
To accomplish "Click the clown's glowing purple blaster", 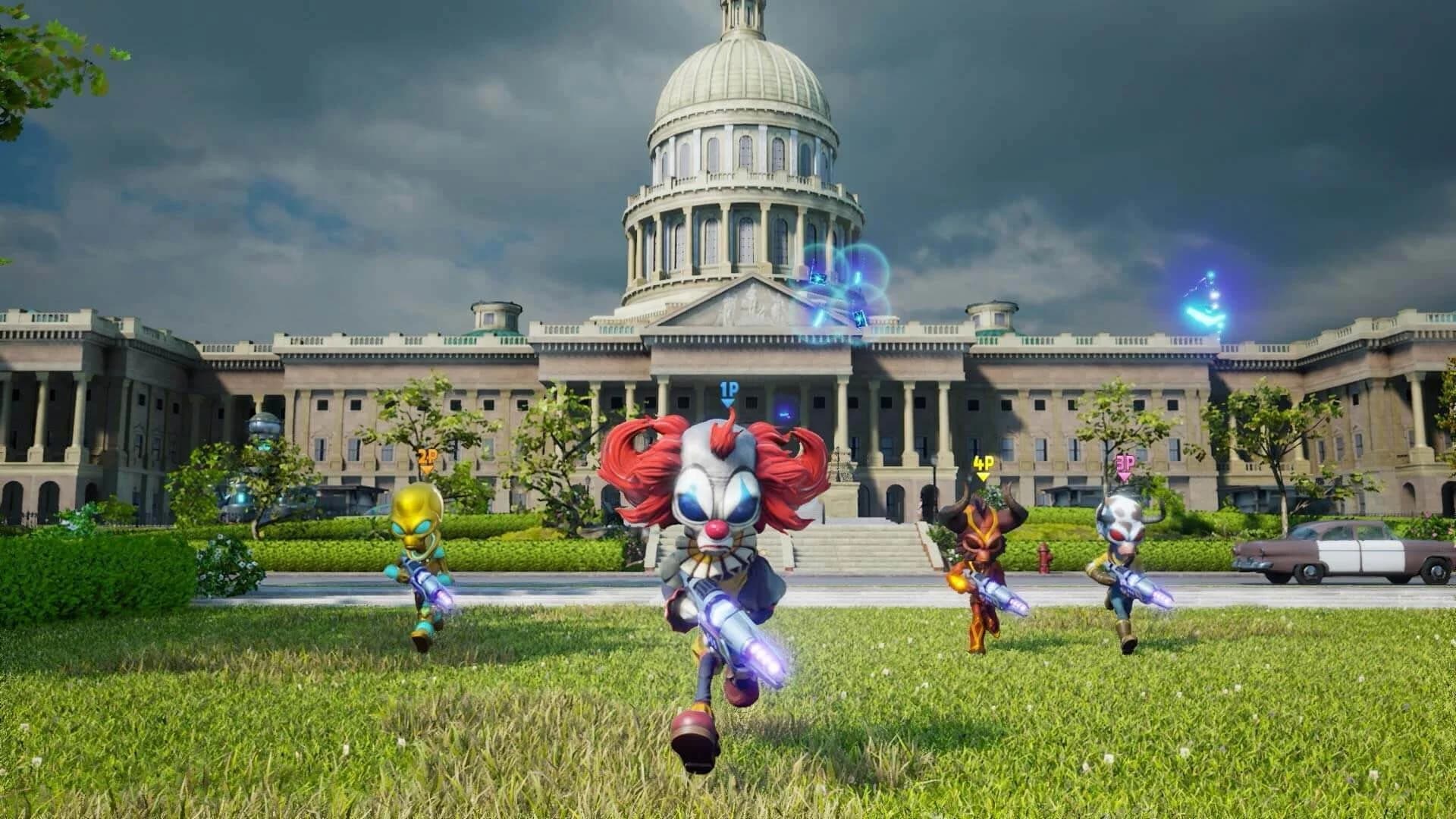I will [x=739, y=629].
